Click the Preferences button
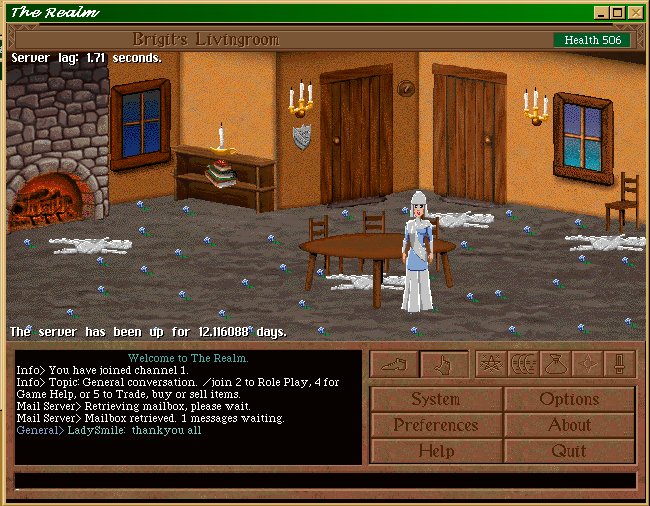The image size is (650, 506). pos(436,425)
